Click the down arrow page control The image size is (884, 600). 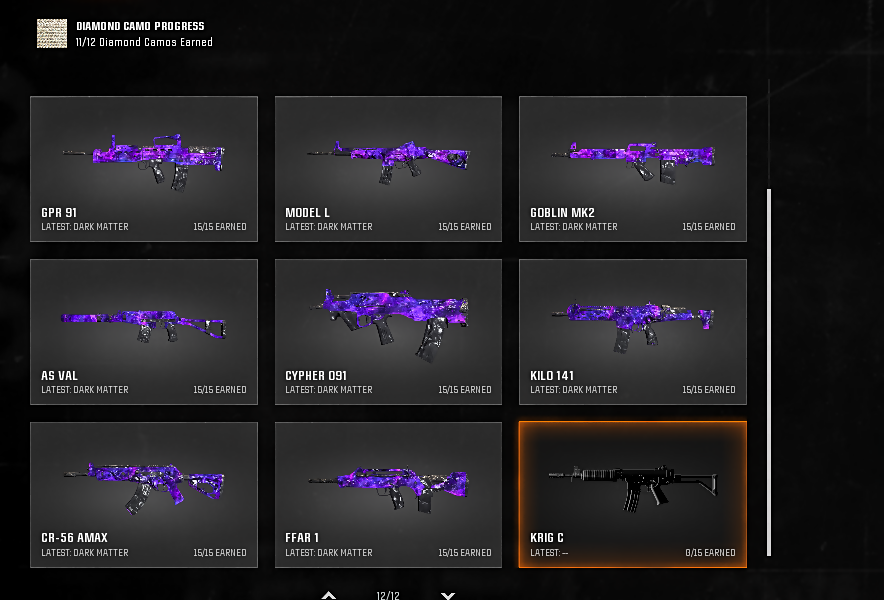(448, 595)
